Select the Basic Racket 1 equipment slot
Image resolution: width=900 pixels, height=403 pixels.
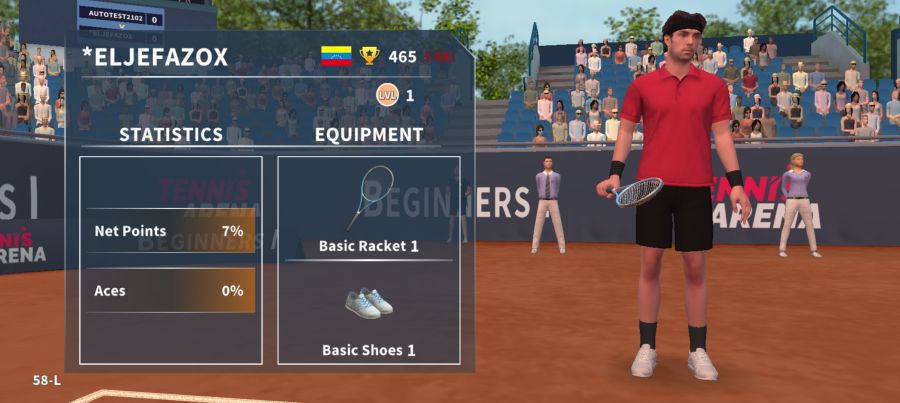[x=368, y=208]
